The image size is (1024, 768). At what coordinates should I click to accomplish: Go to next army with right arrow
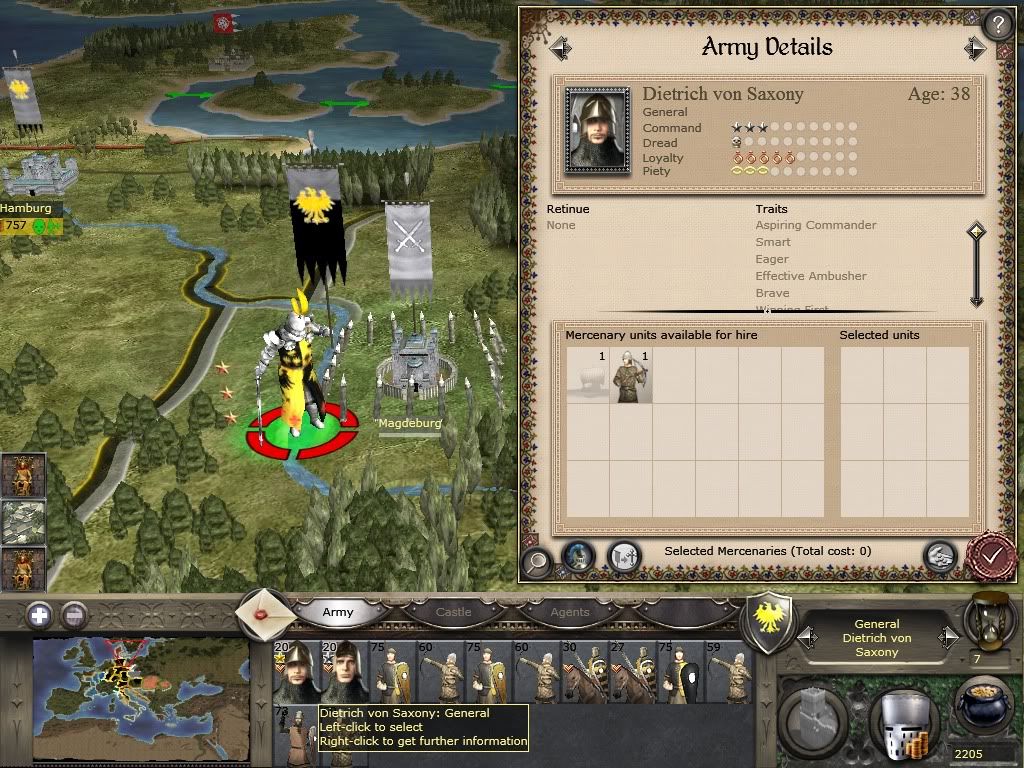975,48
